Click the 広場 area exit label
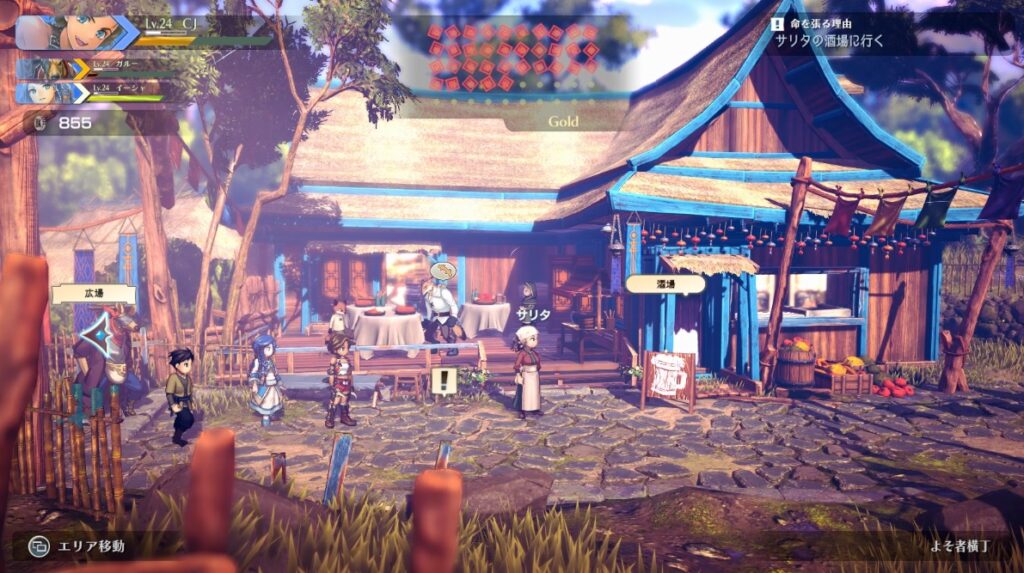 [80, 294]
